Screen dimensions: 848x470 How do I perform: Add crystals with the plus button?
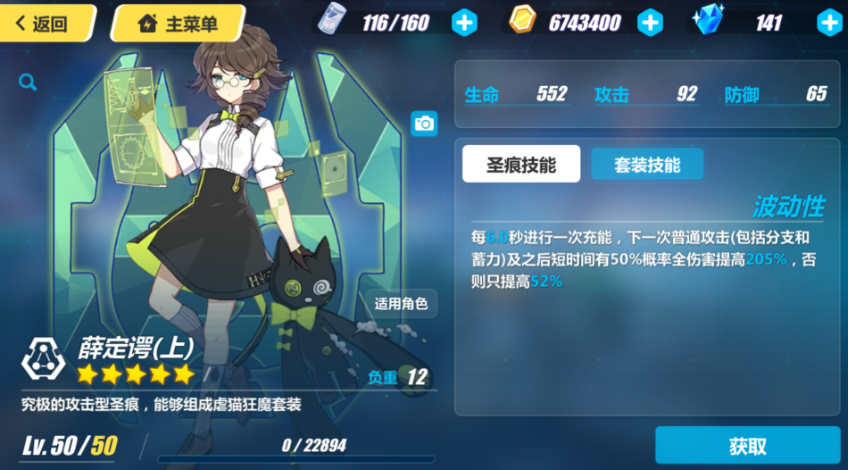click(x=829, y=22)
